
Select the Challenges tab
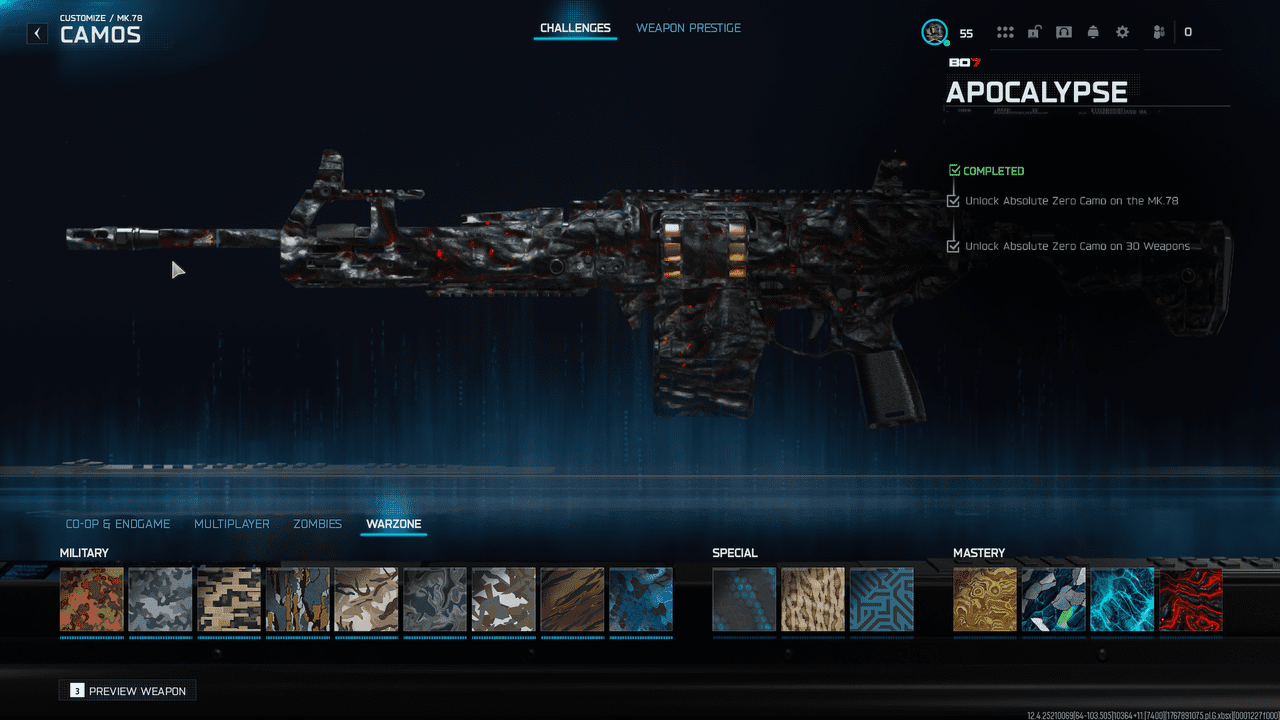(575, 28)
